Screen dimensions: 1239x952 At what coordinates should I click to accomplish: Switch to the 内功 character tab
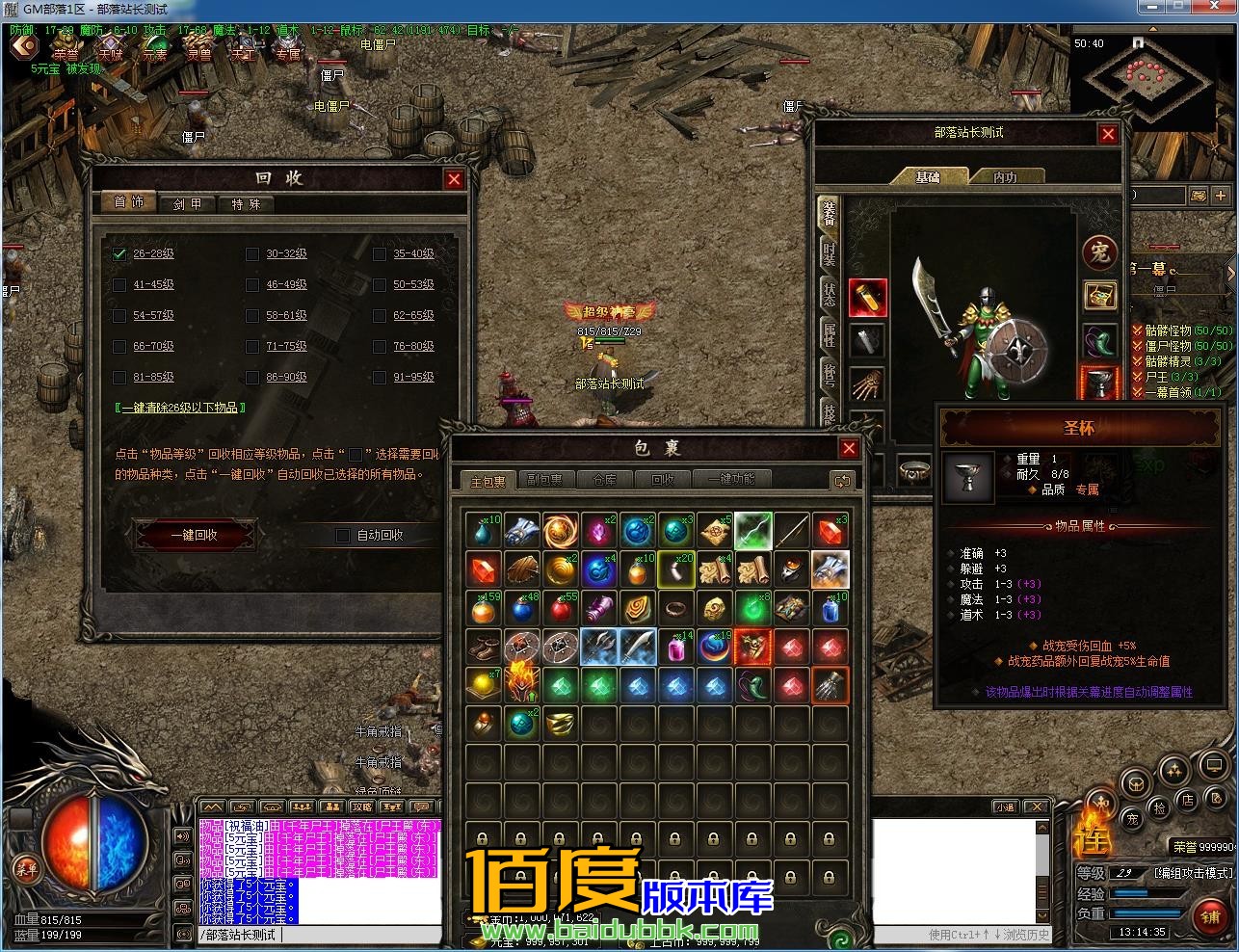point(1005,177)
